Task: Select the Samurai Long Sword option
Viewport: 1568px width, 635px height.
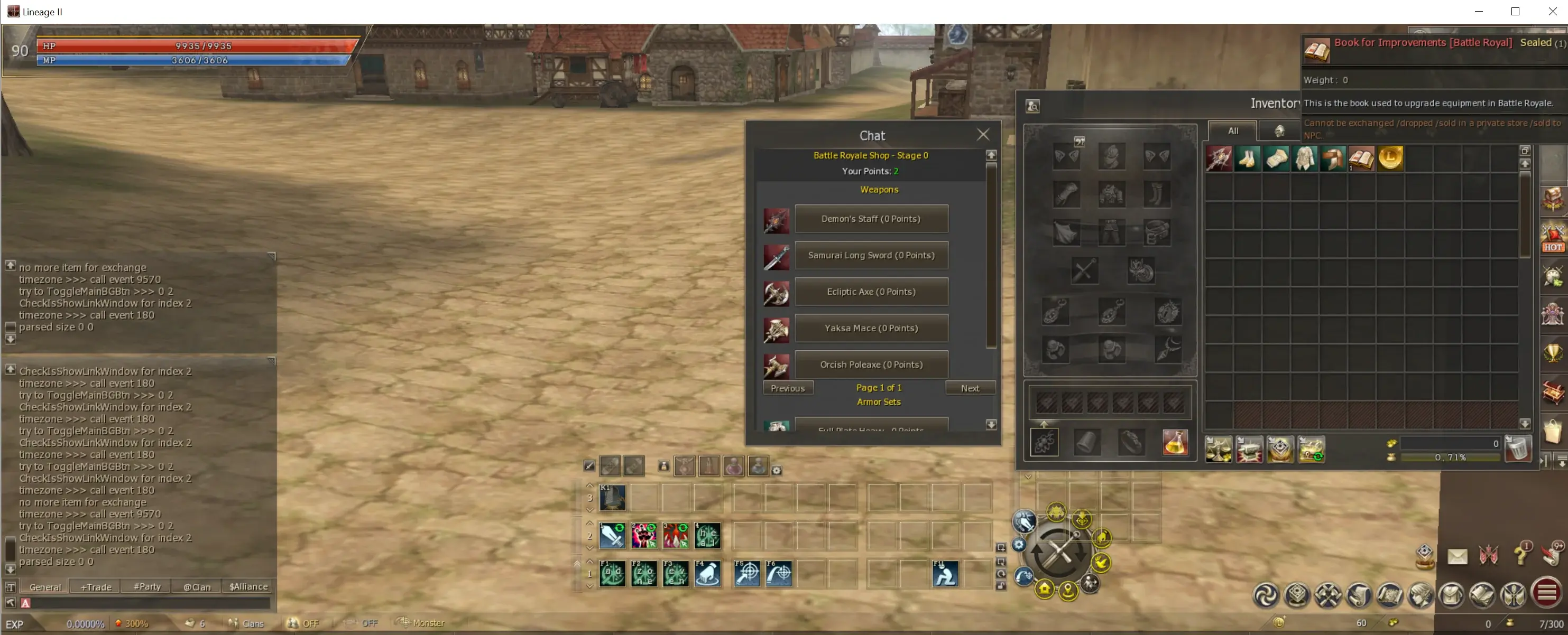Action: [x=870, y=256]
